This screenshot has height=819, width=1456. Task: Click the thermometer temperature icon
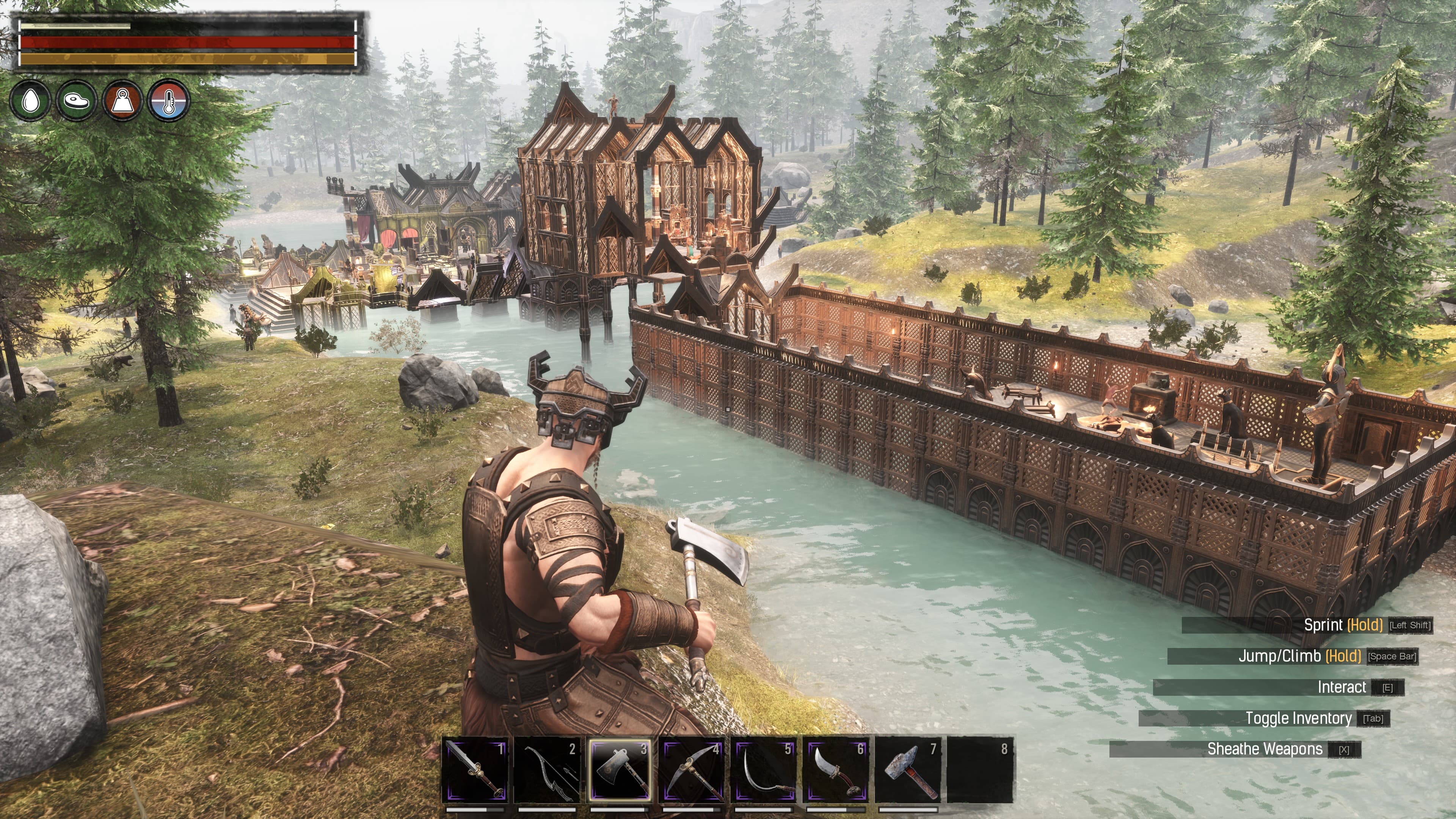168,100
